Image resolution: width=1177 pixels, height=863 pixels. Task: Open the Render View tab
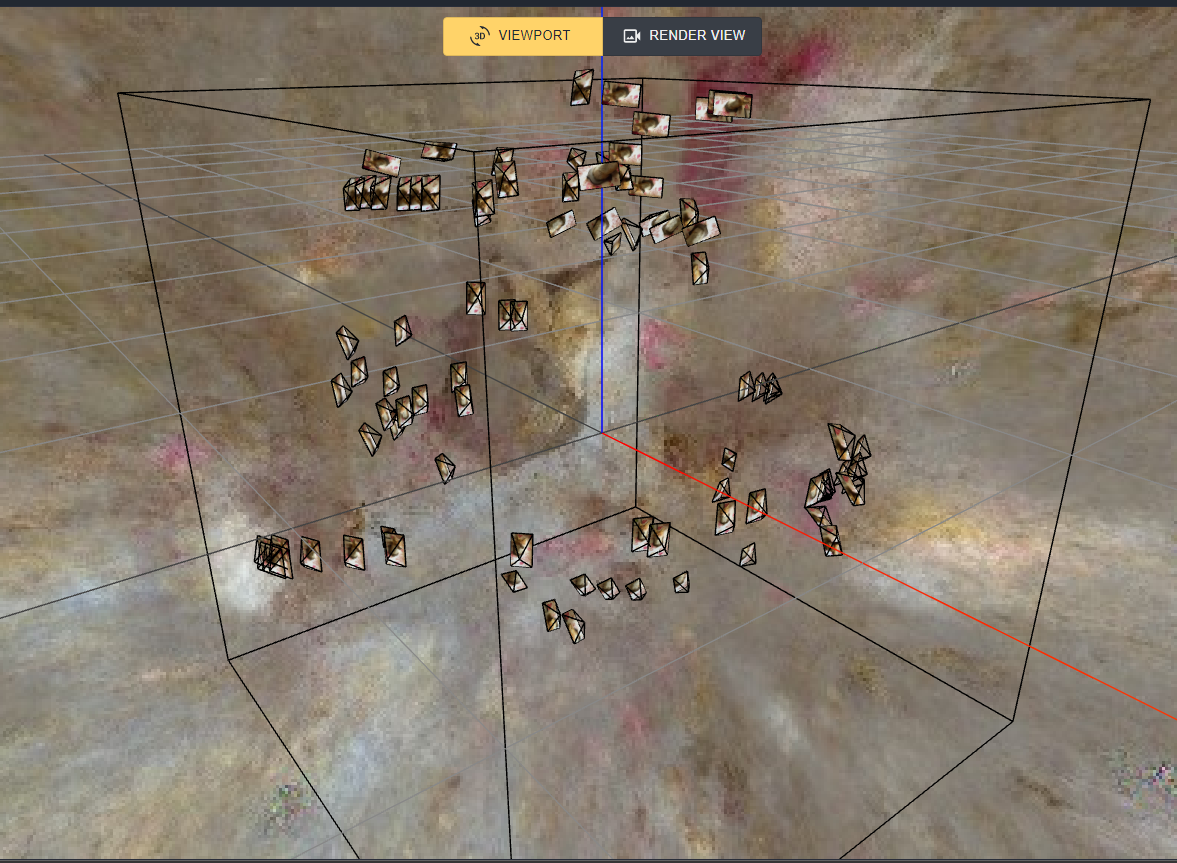point(684,36)
